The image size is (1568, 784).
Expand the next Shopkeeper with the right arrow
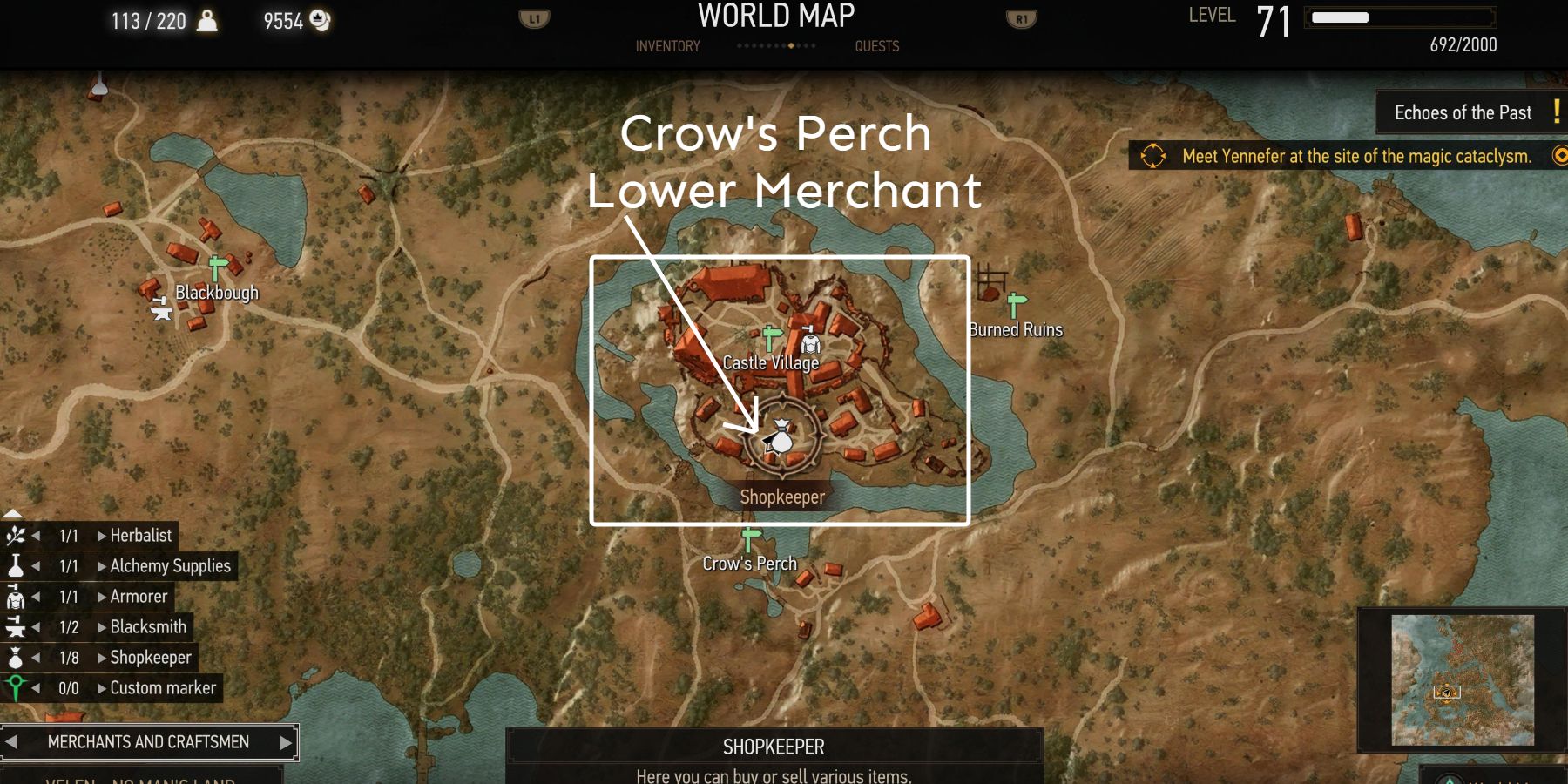(x=100, y=658)
